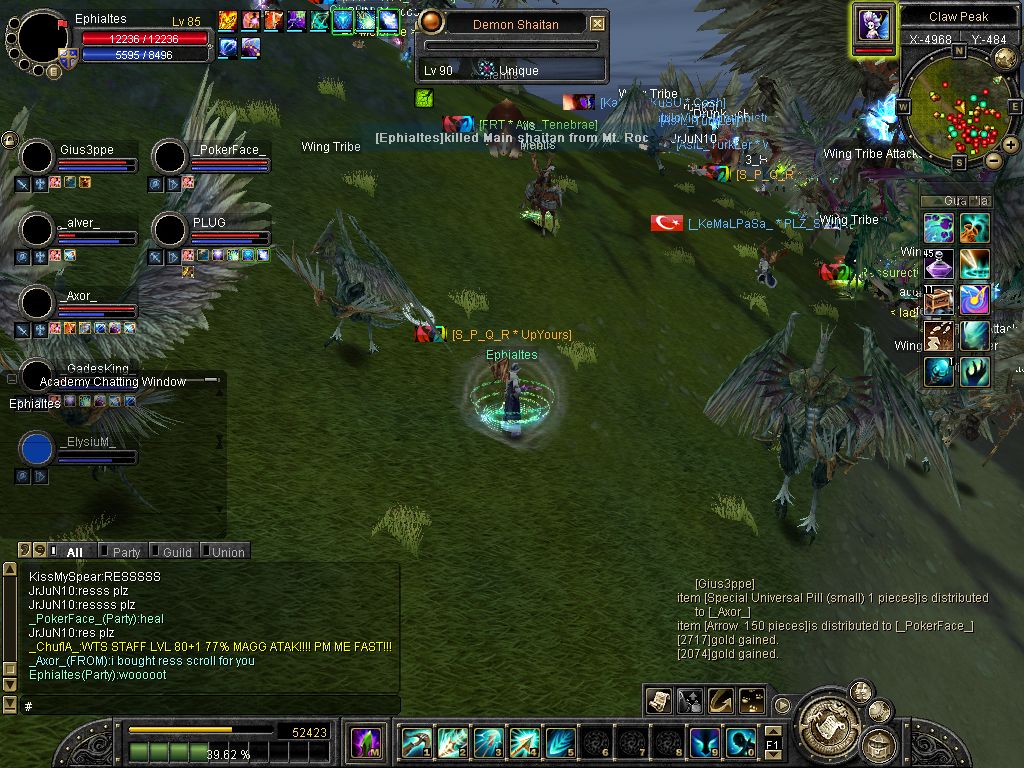Select the pet portrait icon beside the minimap
Viewport: 1024px width, 768px height.
(873, 24)
